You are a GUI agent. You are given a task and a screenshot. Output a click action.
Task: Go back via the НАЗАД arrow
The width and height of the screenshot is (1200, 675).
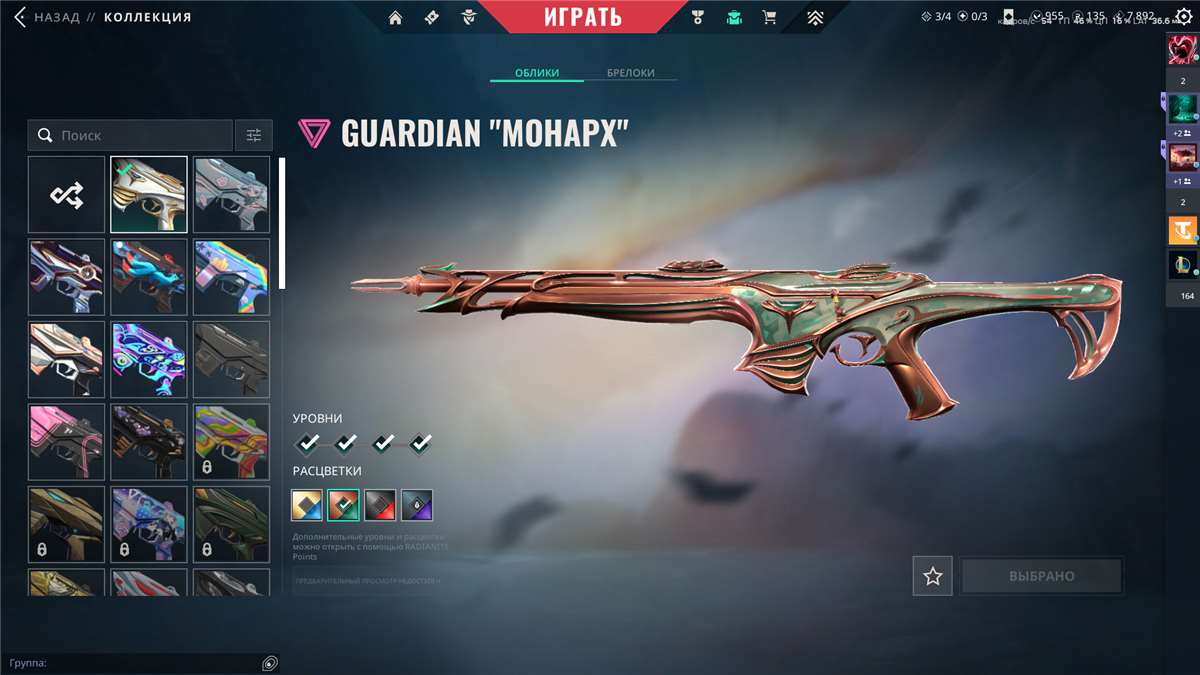coord(20,17)
